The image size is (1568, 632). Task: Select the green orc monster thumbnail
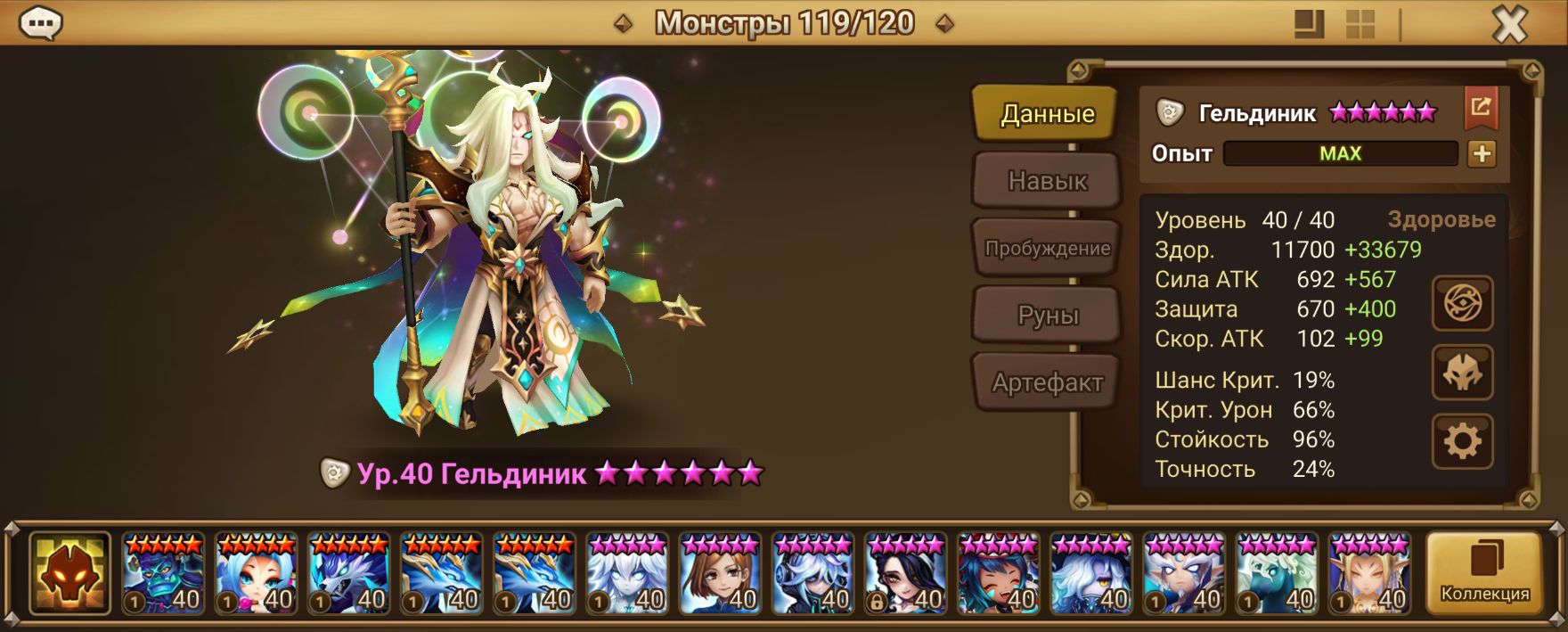163,574
